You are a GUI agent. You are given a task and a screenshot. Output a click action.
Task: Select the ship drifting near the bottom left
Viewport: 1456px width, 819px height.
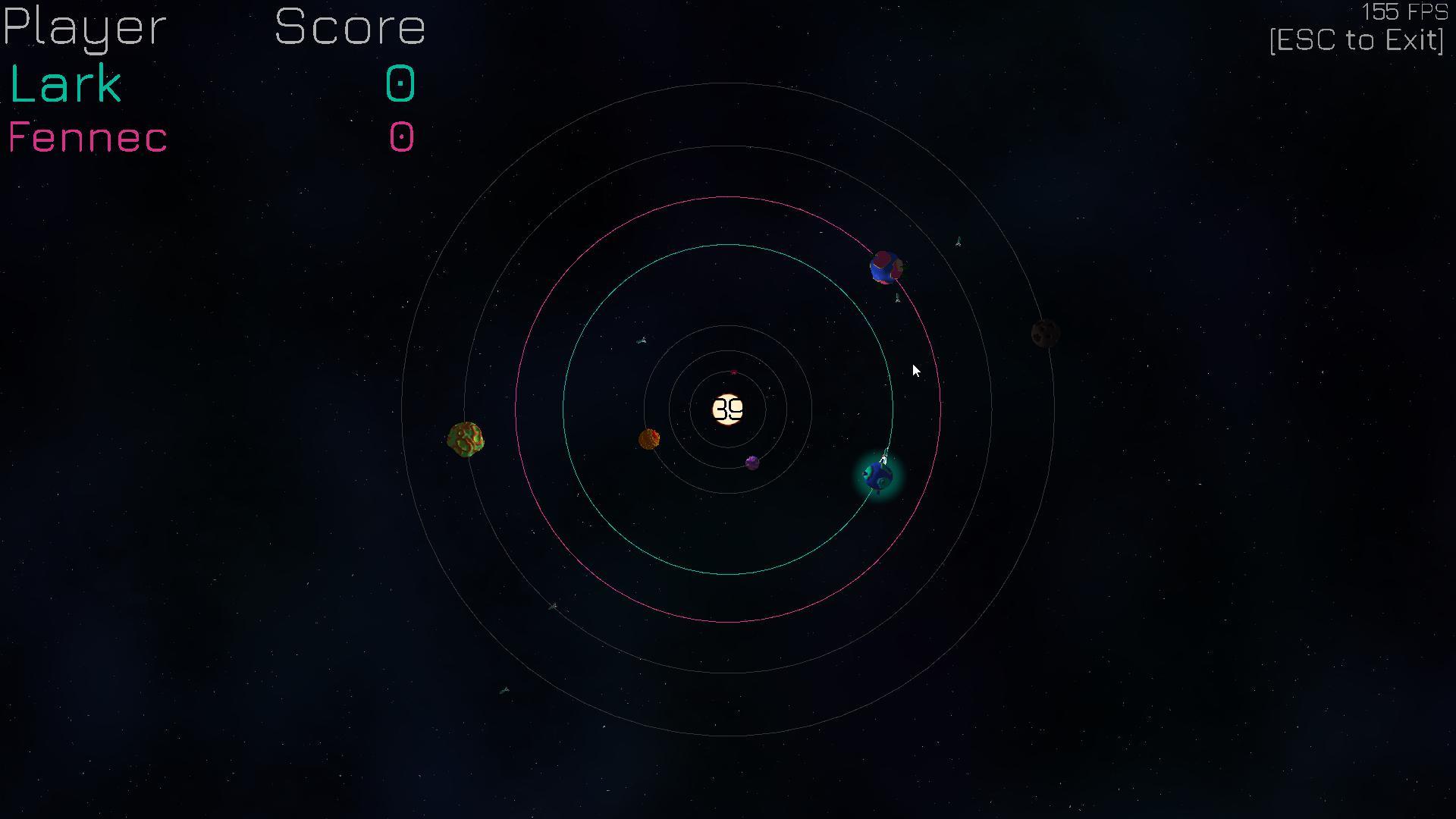pos(502,689)
